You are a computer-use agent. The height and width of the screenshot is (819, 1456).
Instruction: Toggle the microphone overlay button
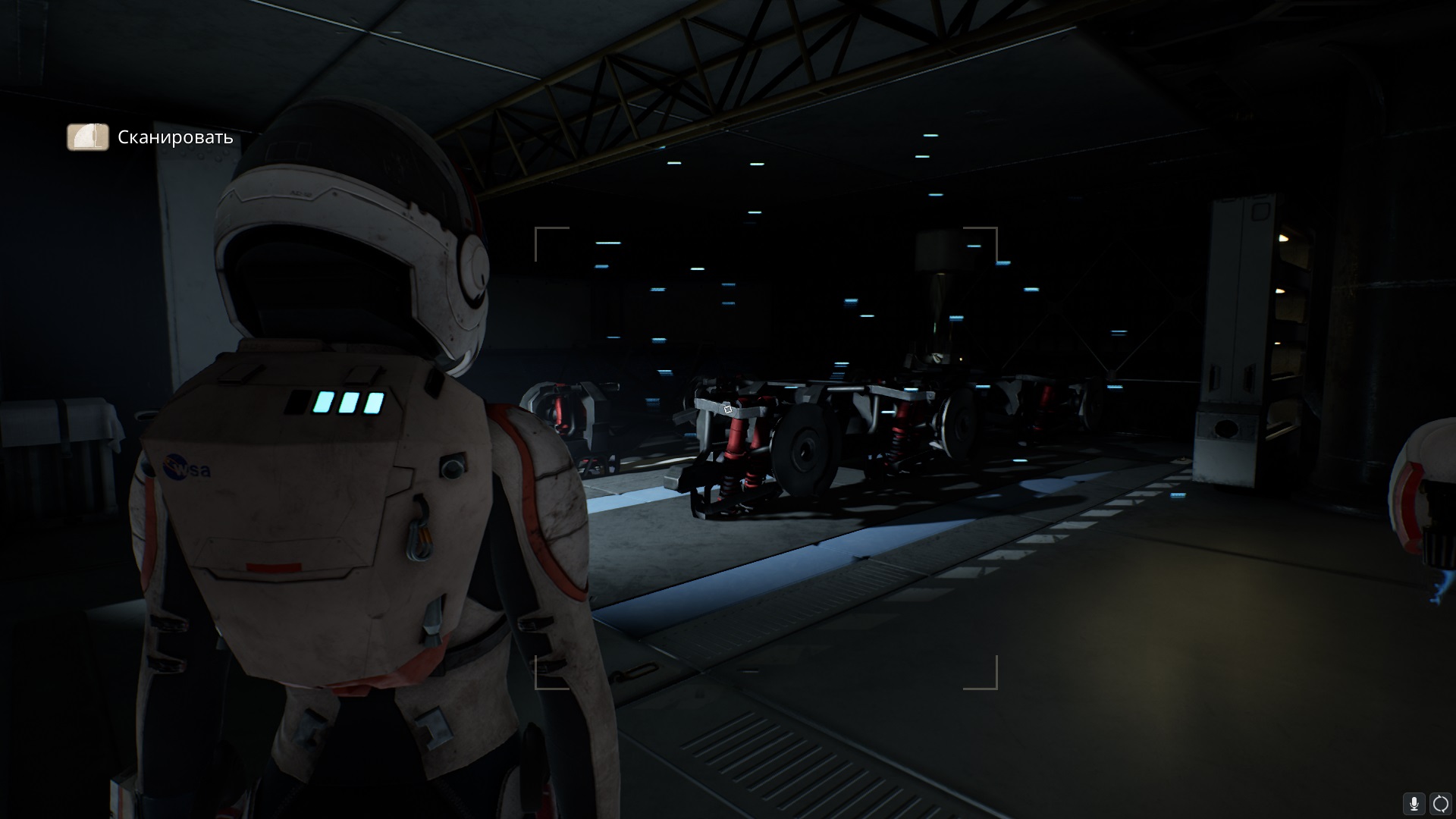tap(1414, 803)
